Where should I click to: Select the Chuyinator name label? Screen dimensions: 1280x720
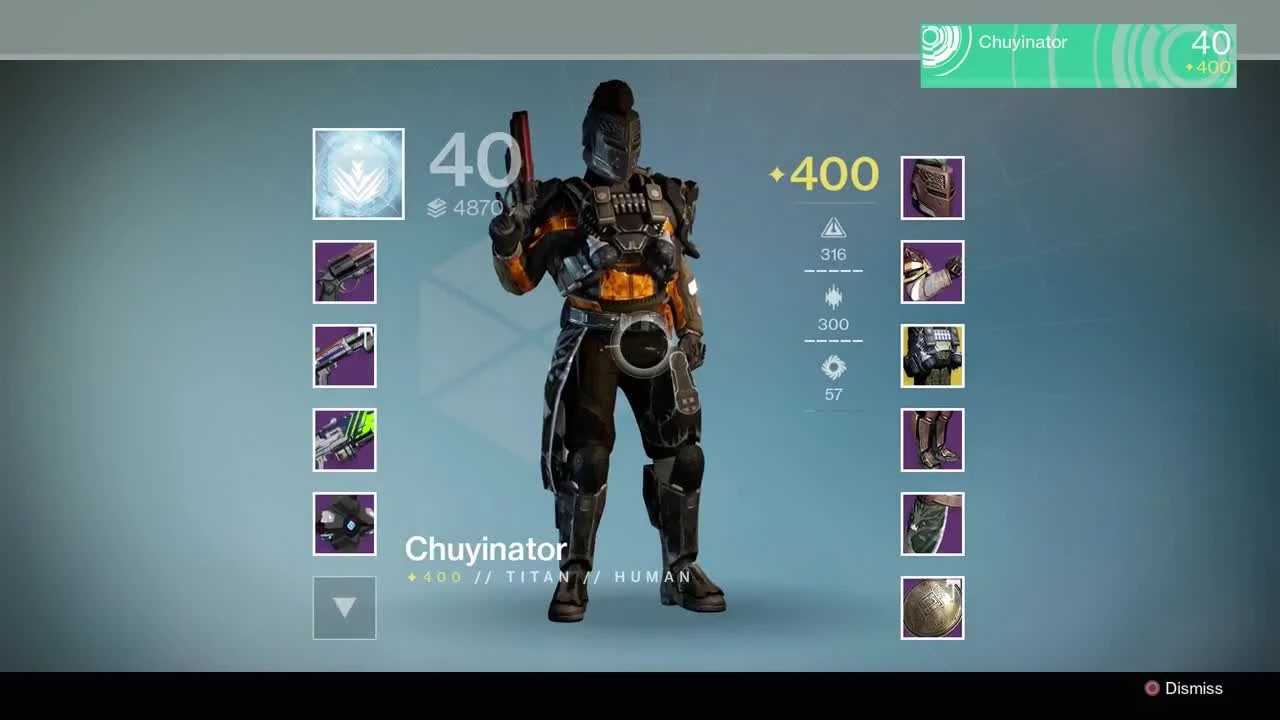tap(484, 548)
